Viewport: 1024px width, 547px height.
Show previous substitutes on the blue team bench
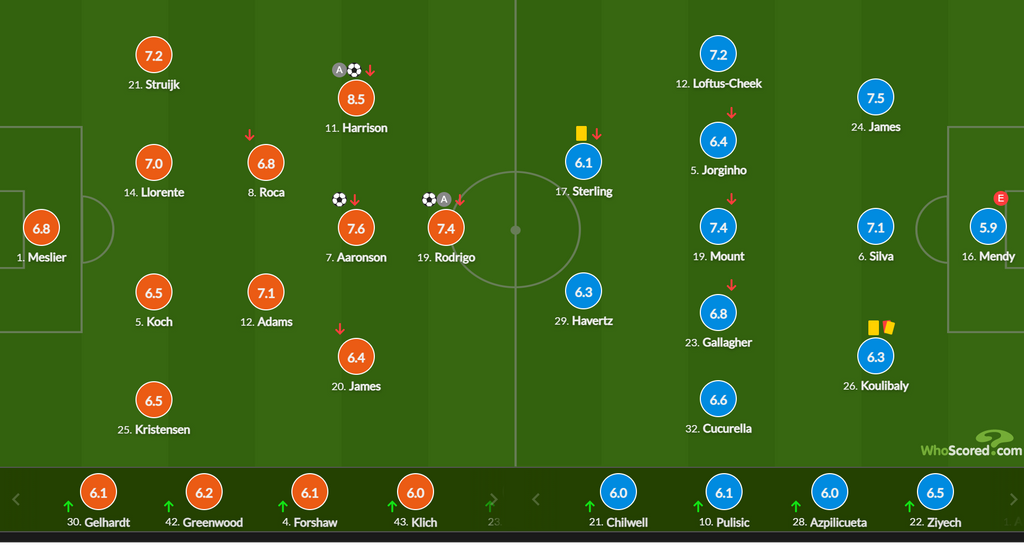[x=536, y=499]
